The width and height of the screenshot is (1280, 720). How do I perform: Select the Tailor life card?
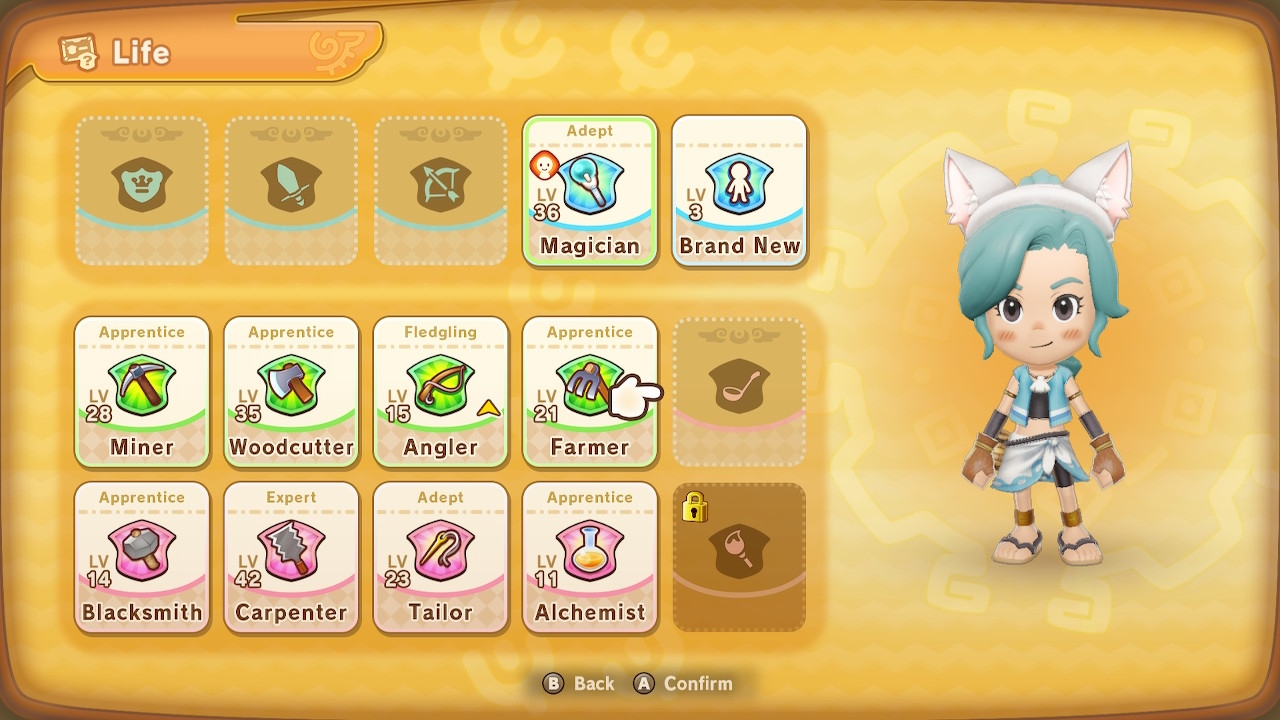pyautogui.click(x=440, y=557)
